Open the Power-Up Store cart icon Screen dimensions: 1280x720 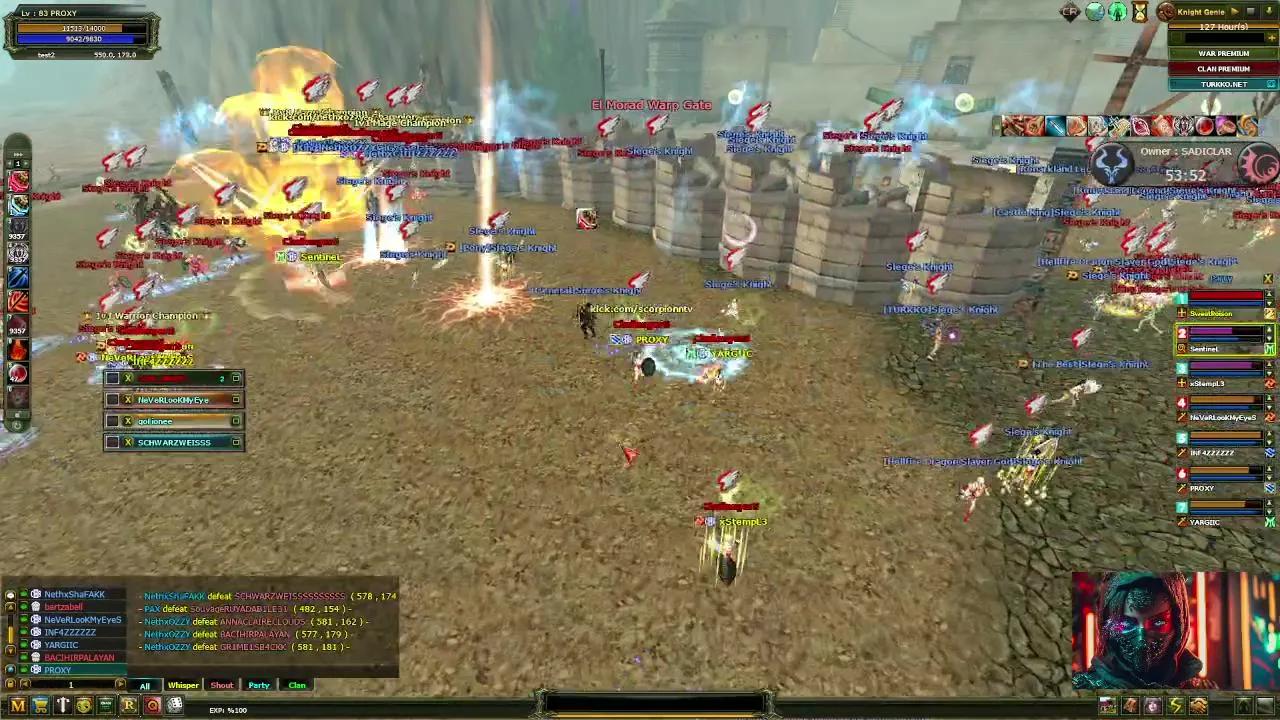pyautogui.click(x=40, y=705)
